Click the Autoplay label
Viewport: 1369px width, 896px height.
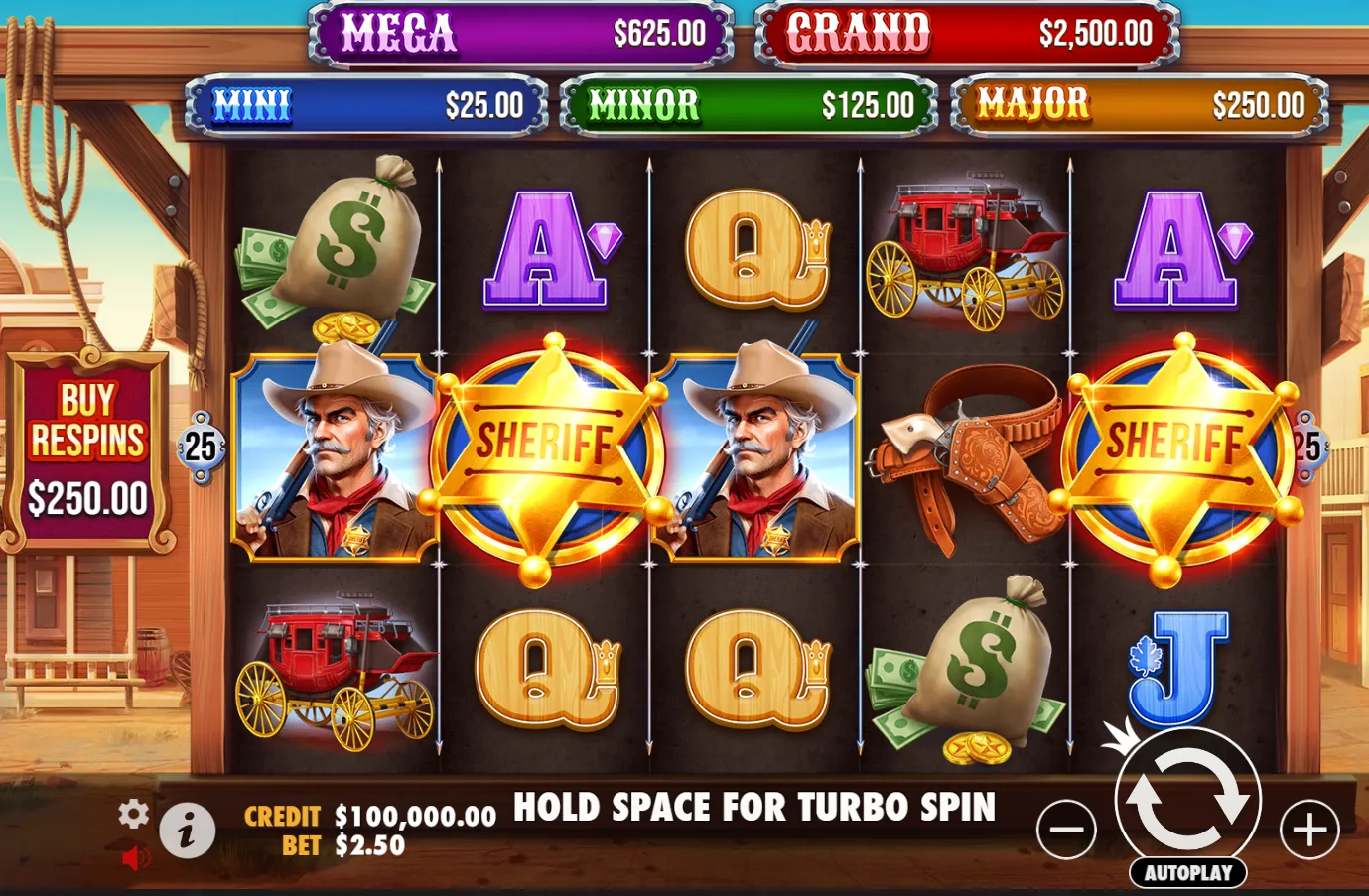1187,874
